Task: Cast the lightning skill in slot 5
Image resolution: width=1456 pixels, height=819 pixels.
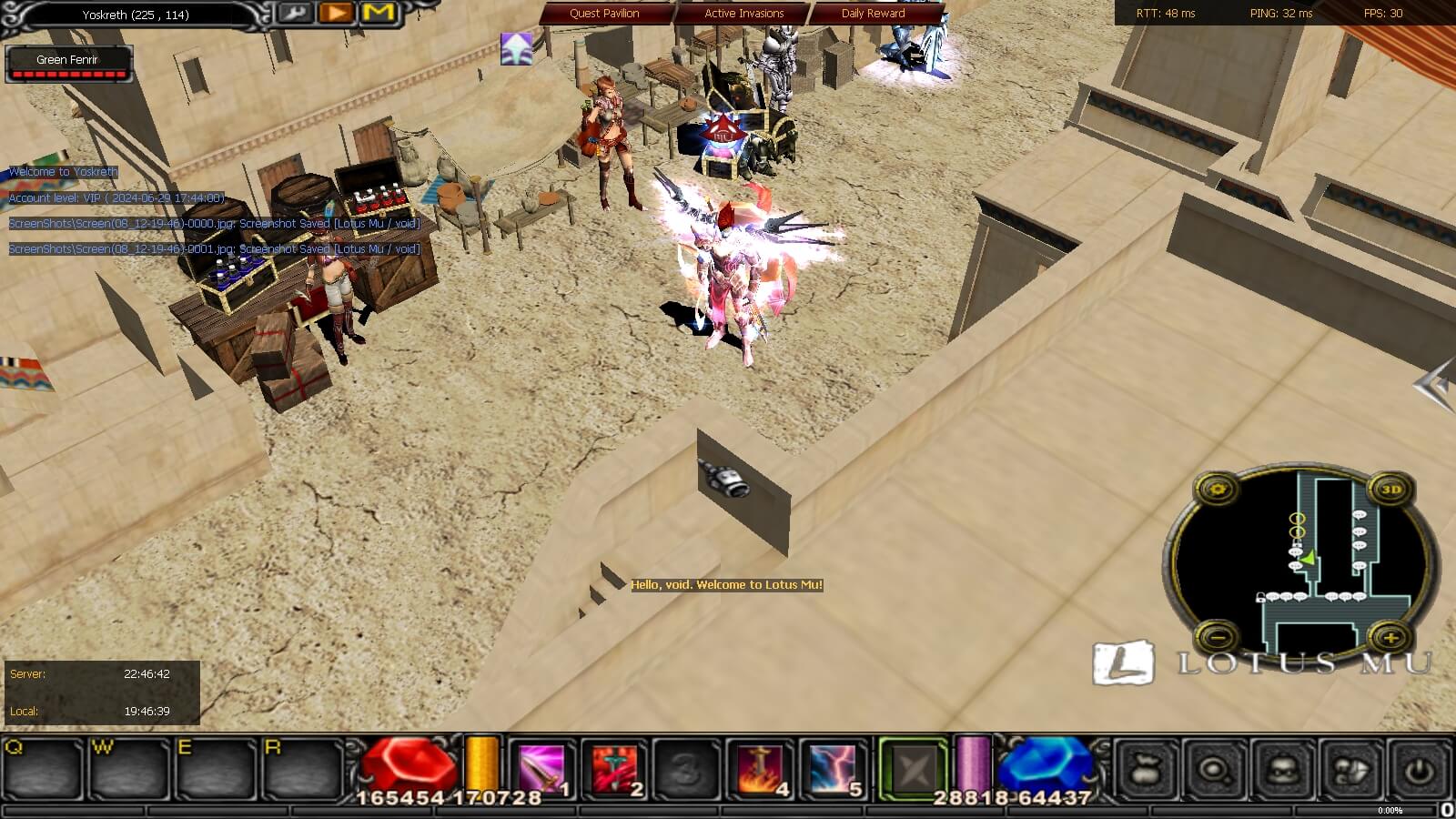Action: (x=833, y=770)
